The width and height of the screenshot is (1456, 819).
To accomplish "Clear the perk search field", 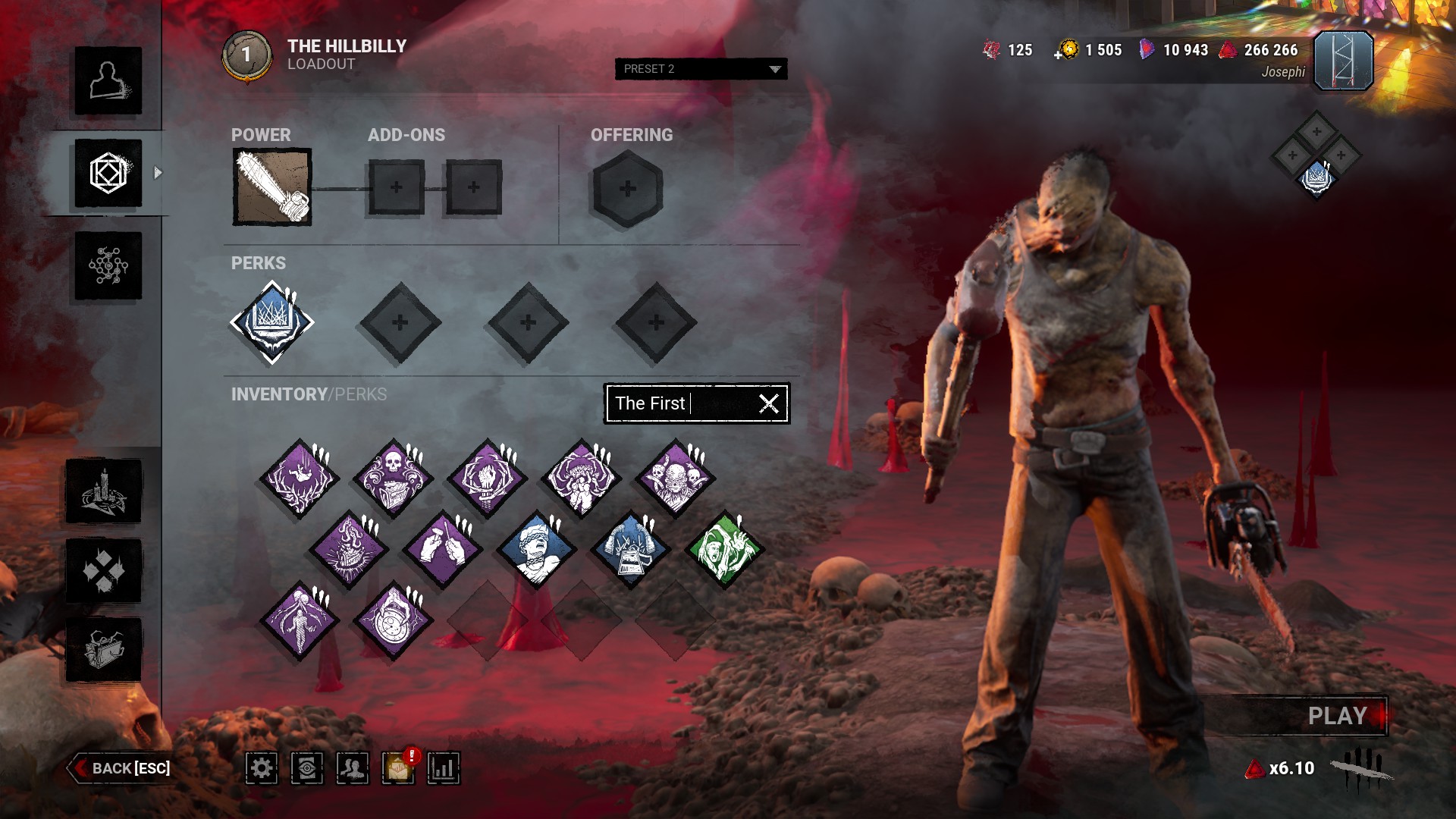I will (769, 403).
